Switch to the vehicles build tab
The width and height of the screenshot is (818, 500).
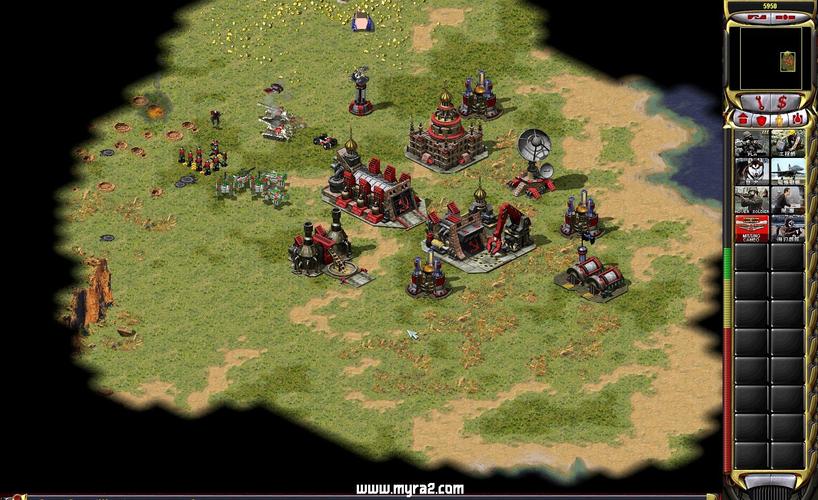click(x=796, y=119)
